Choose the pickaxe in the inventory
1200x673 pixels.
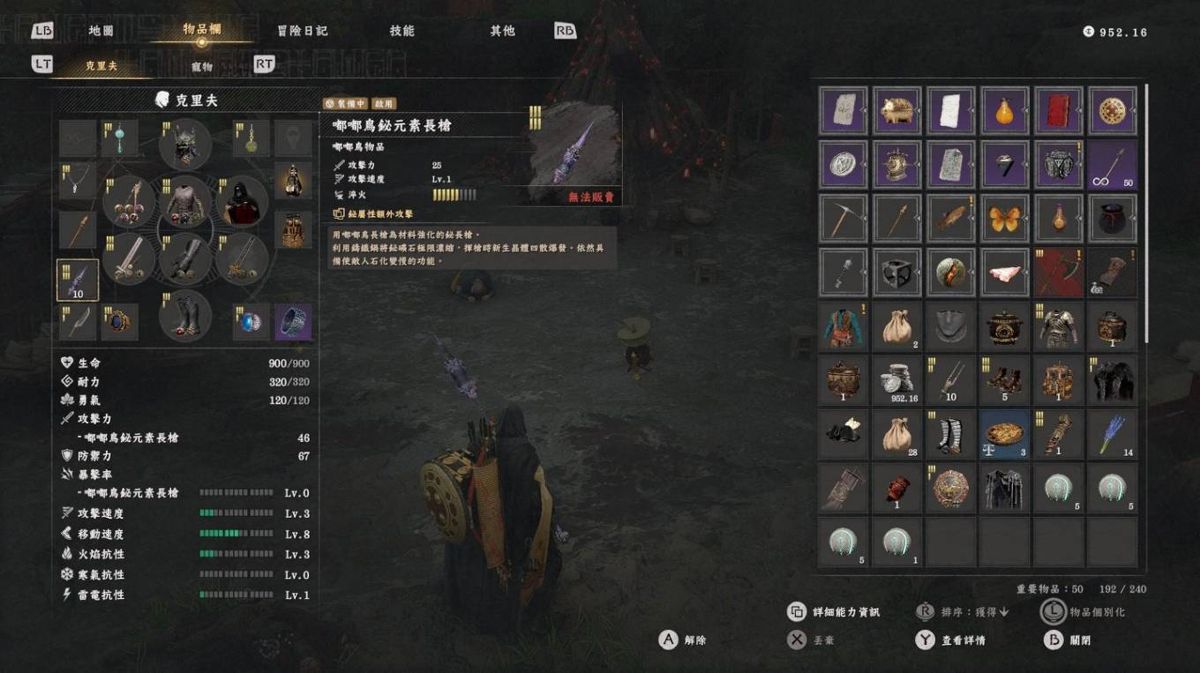(x=843, y=218)
